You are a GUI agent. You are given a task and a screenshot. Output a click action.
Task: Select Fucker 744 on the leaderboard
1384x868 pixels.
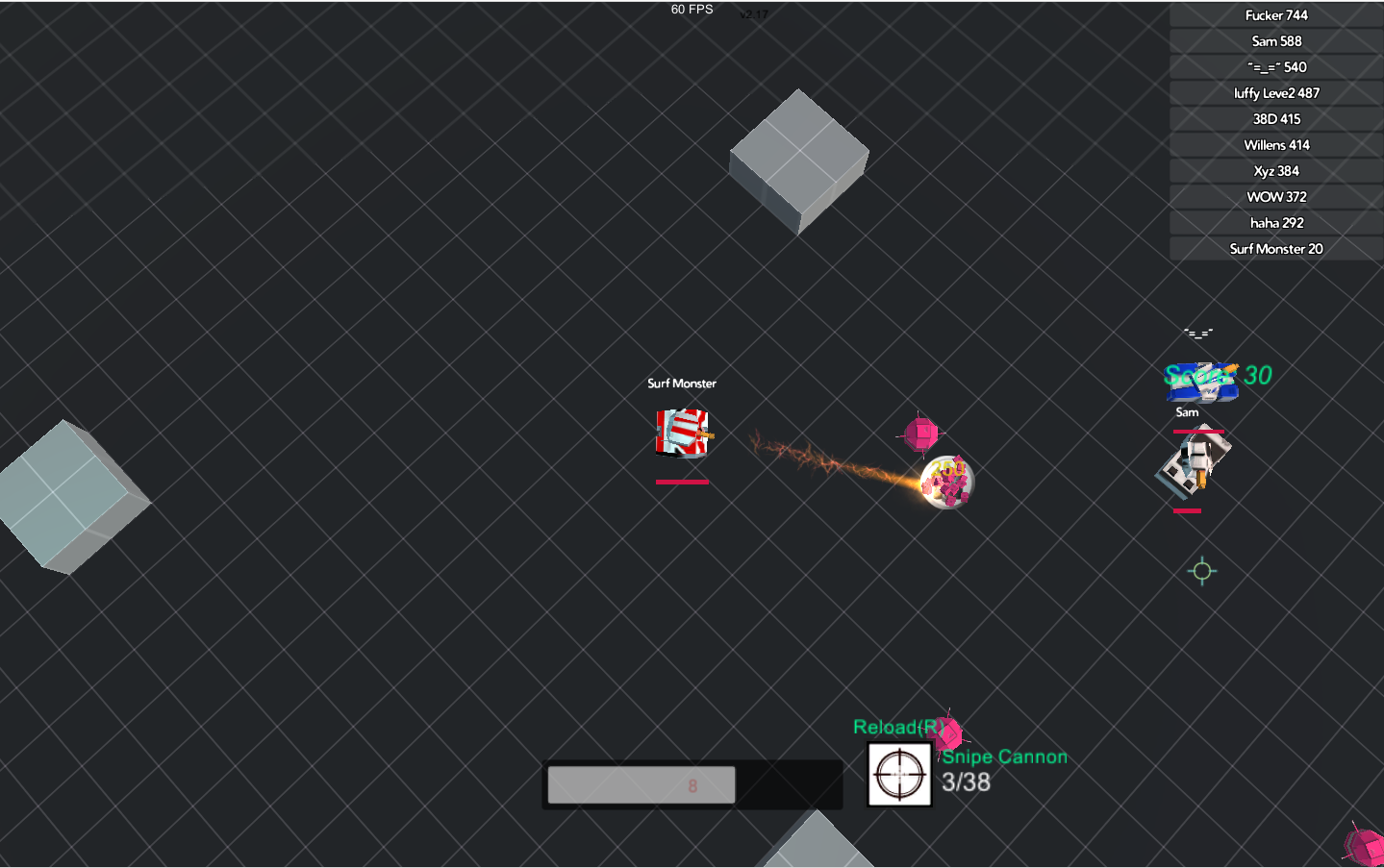click(1276, 14)
